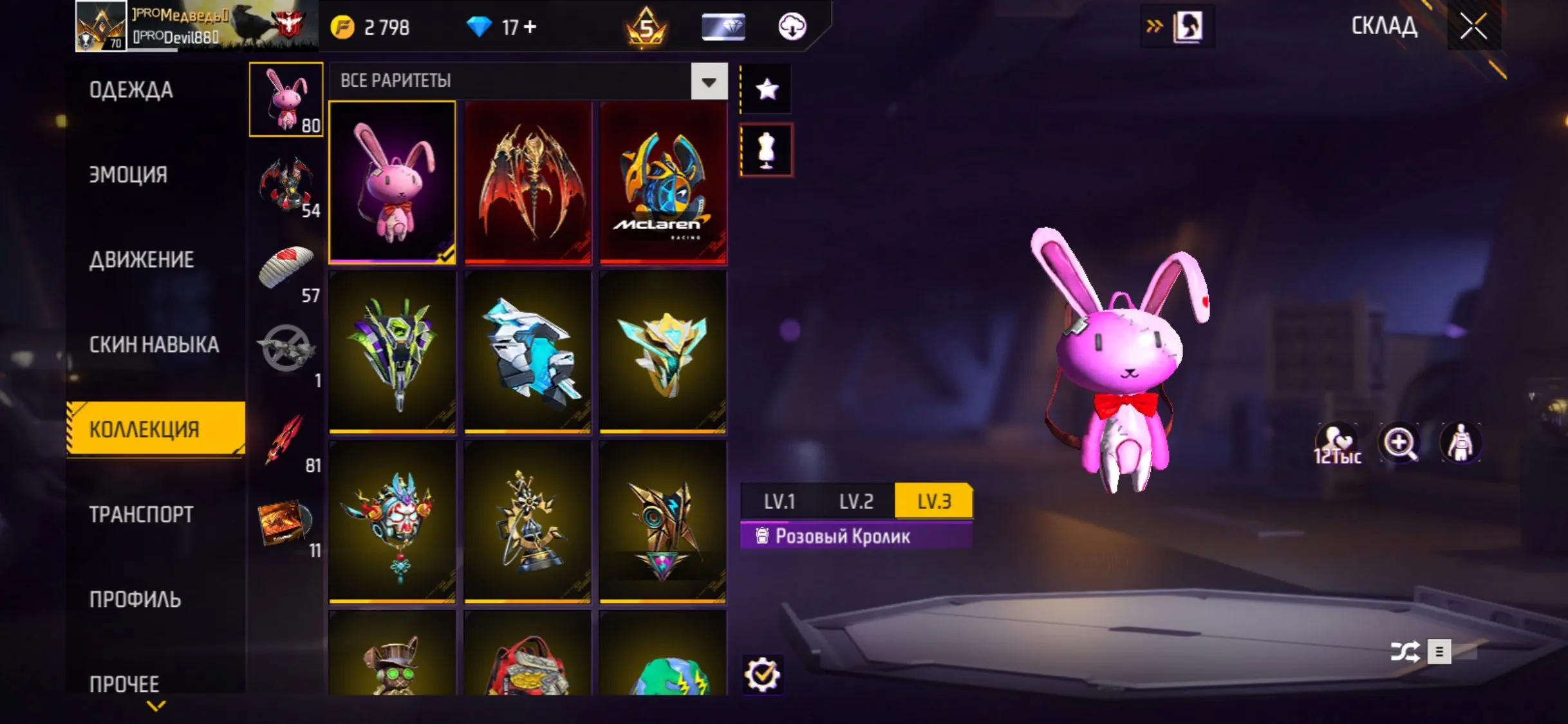The image size is (1568, 724).
Task: Click the membership card icon in the top bar
Action: pos(721,26)
